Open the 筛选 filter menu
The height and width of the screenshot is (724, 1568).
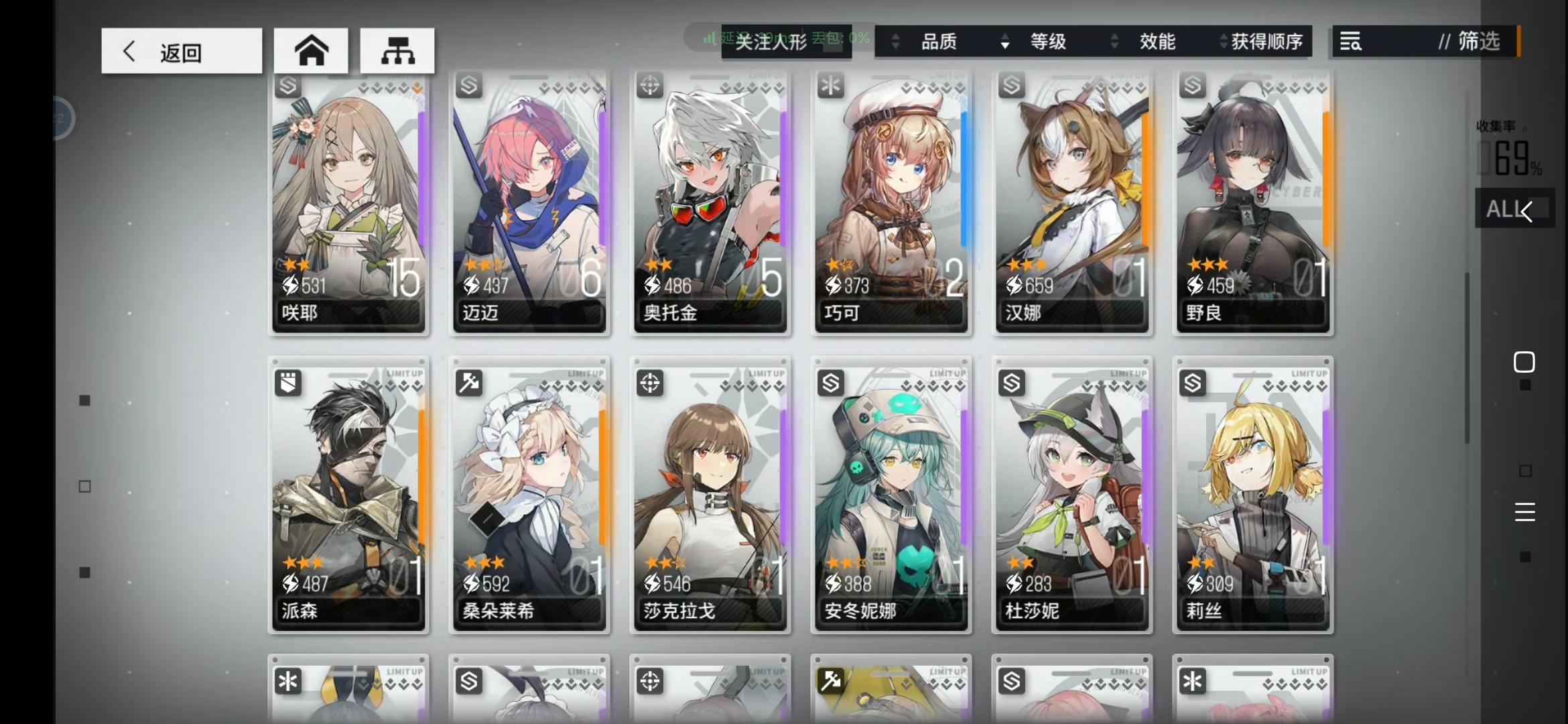[x=1476, y=42]
